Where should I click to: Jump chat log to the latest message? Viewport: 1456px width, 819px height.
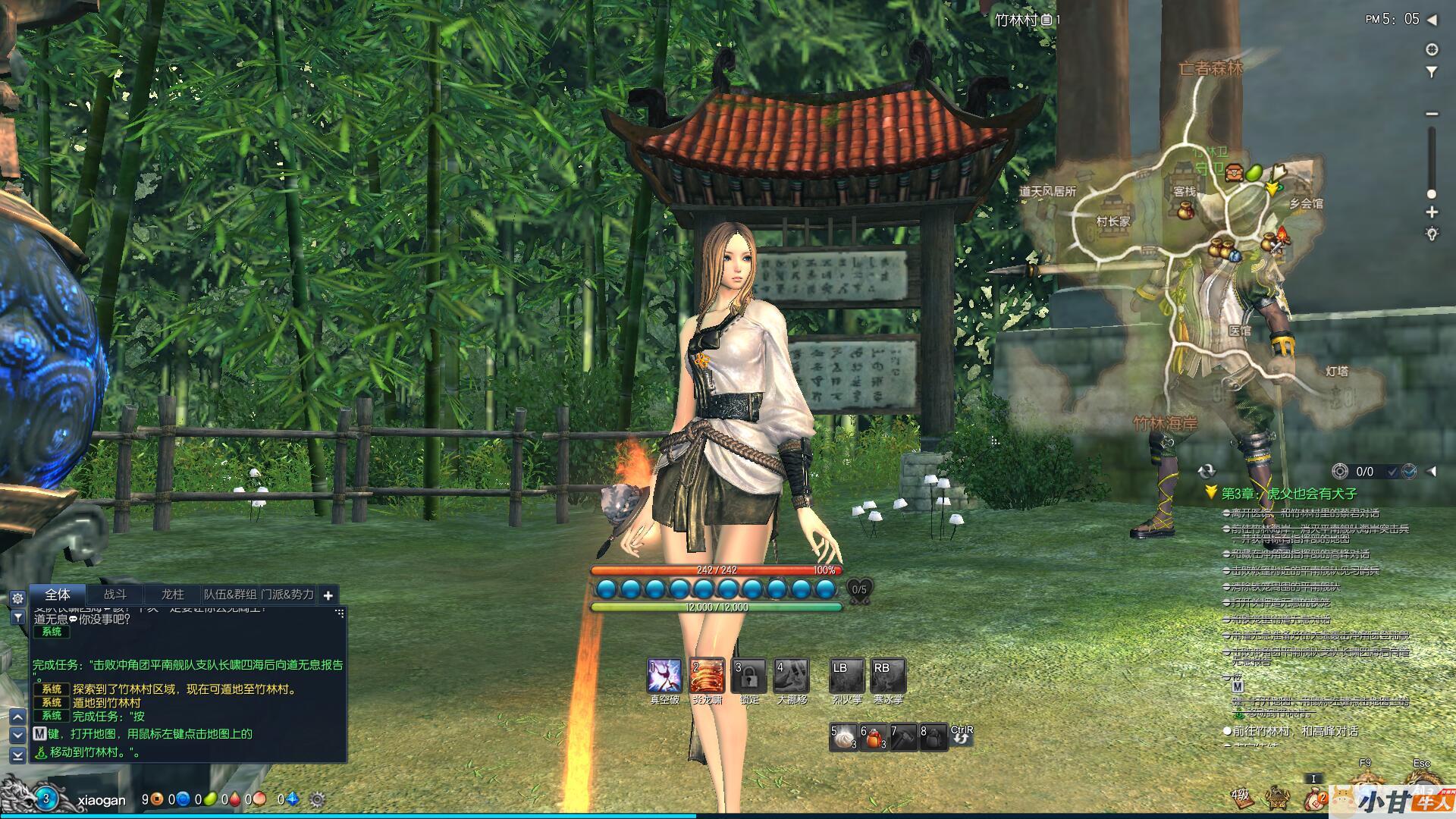point(18,755)
